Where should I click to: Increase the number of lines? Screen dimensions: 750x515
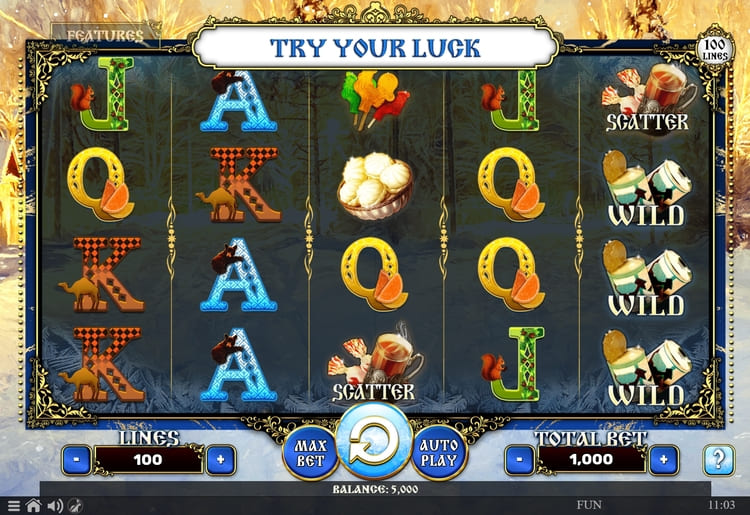pos(220,460)
